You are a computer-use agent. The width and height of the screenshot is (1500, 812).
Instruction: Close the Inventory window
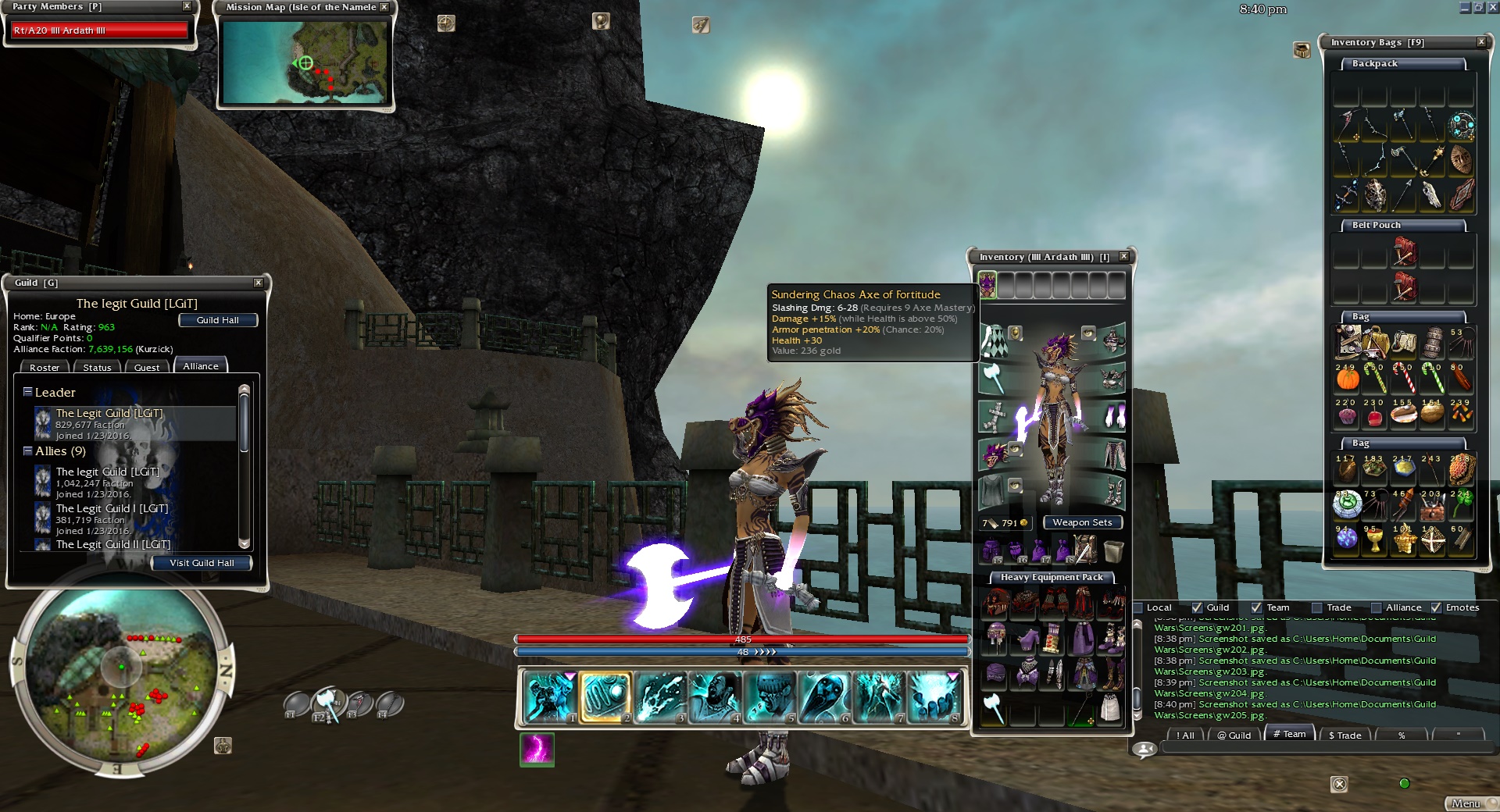[x=1123, y=256]
